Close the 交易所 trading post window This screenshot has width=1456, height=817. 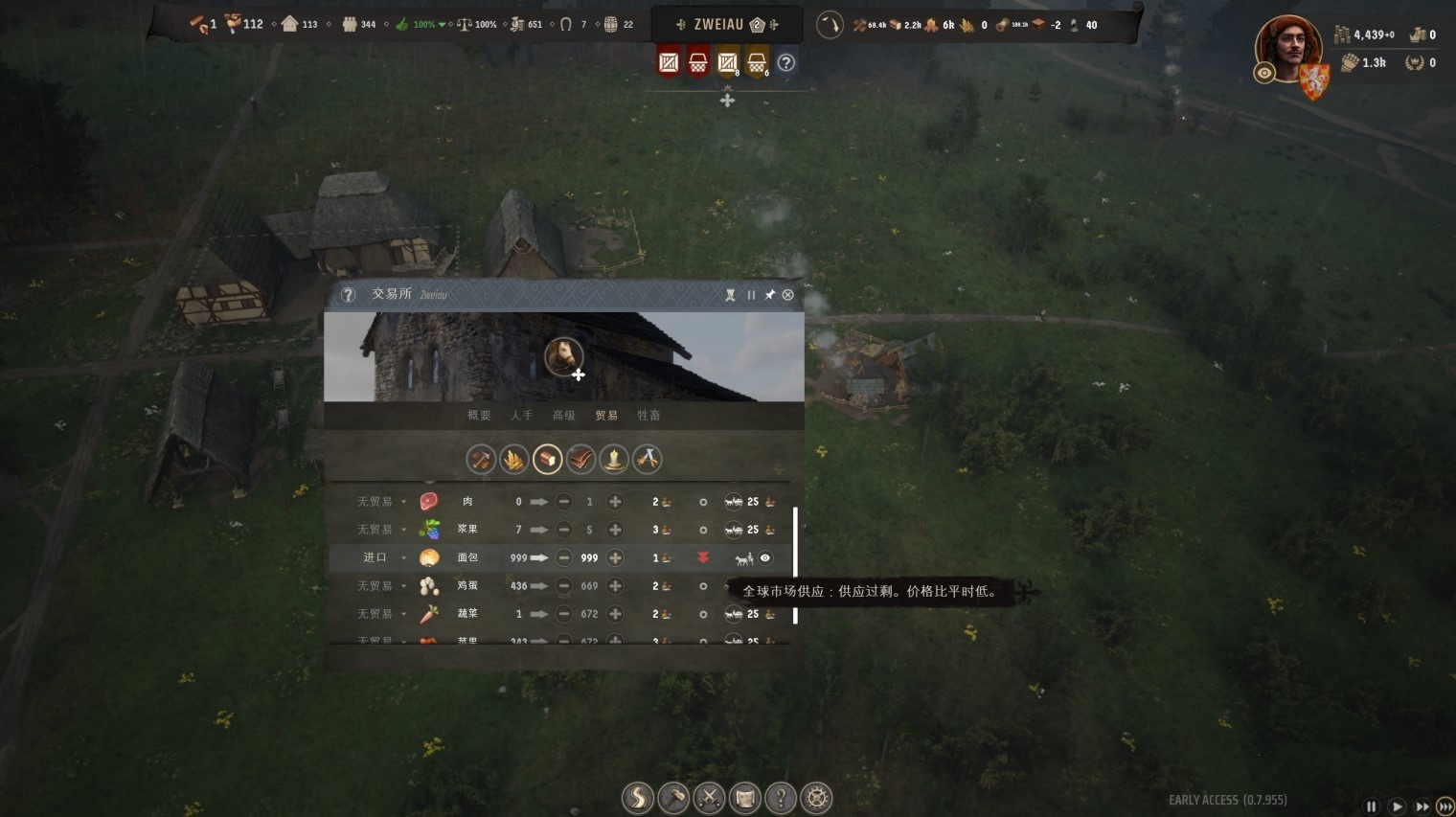point(787,295)
